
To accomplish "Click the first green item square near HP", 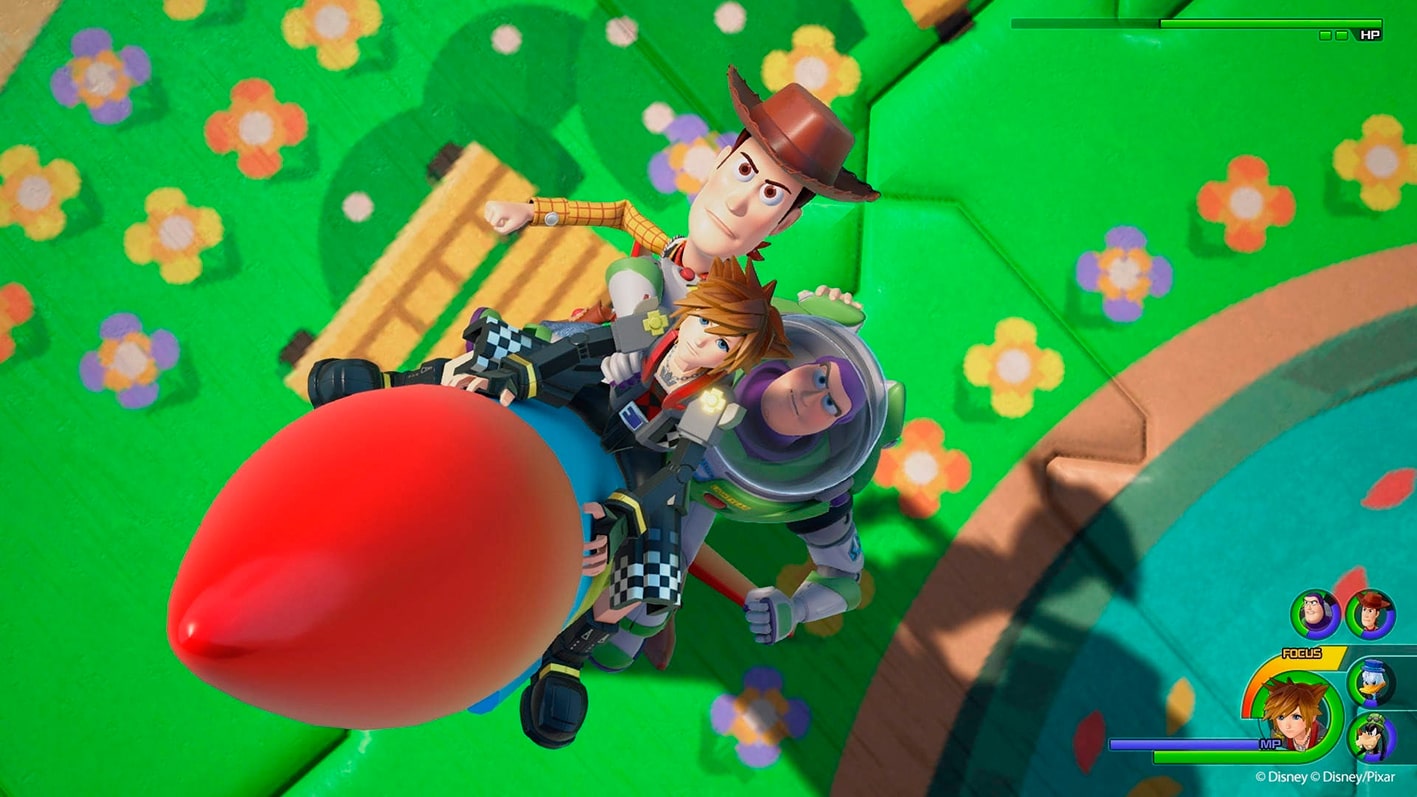I will [x=1325, y=35].
